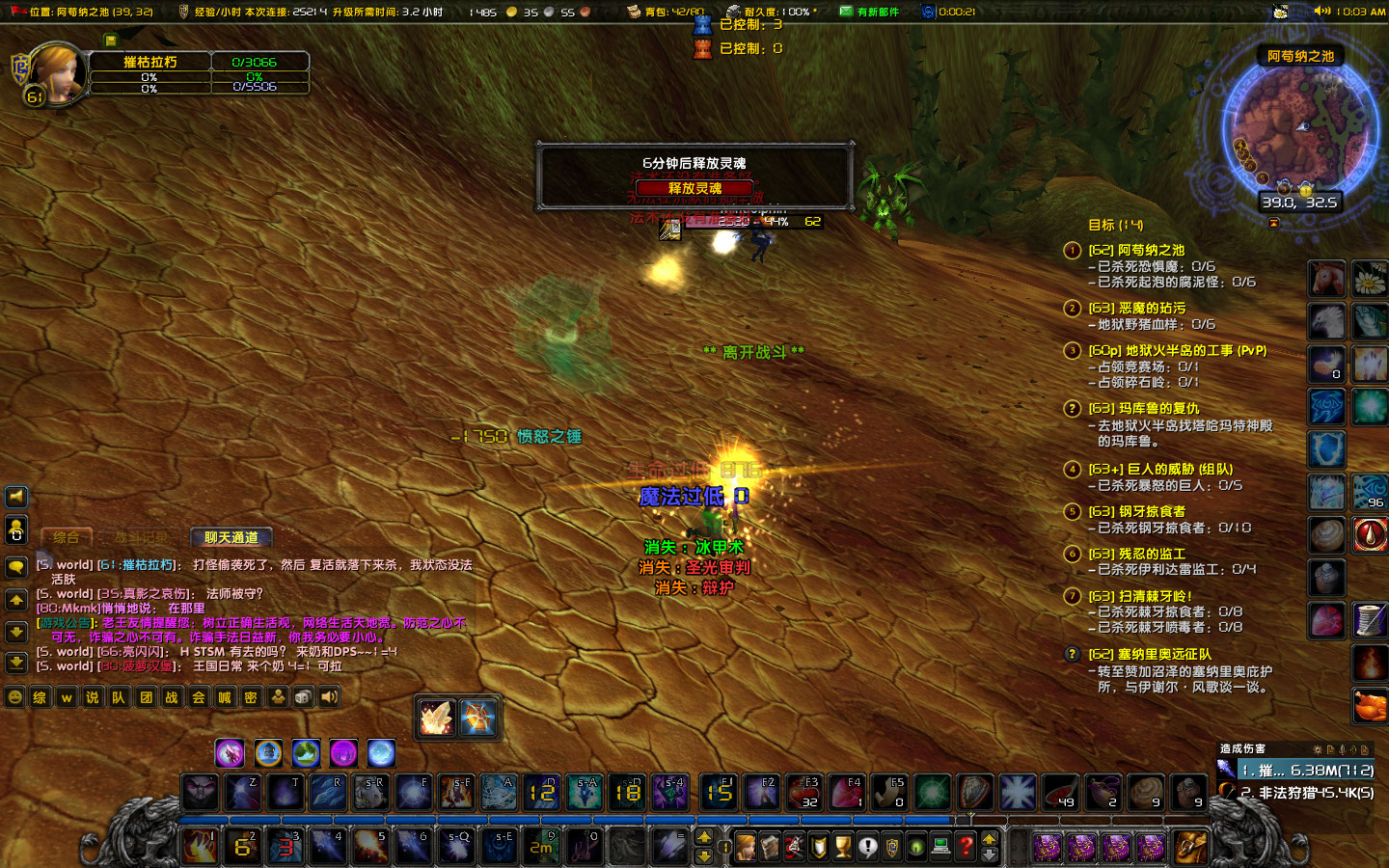Mute chat sounds via speaker icon in chat row
1389x868 pixels.
click(x=329, y=696)
